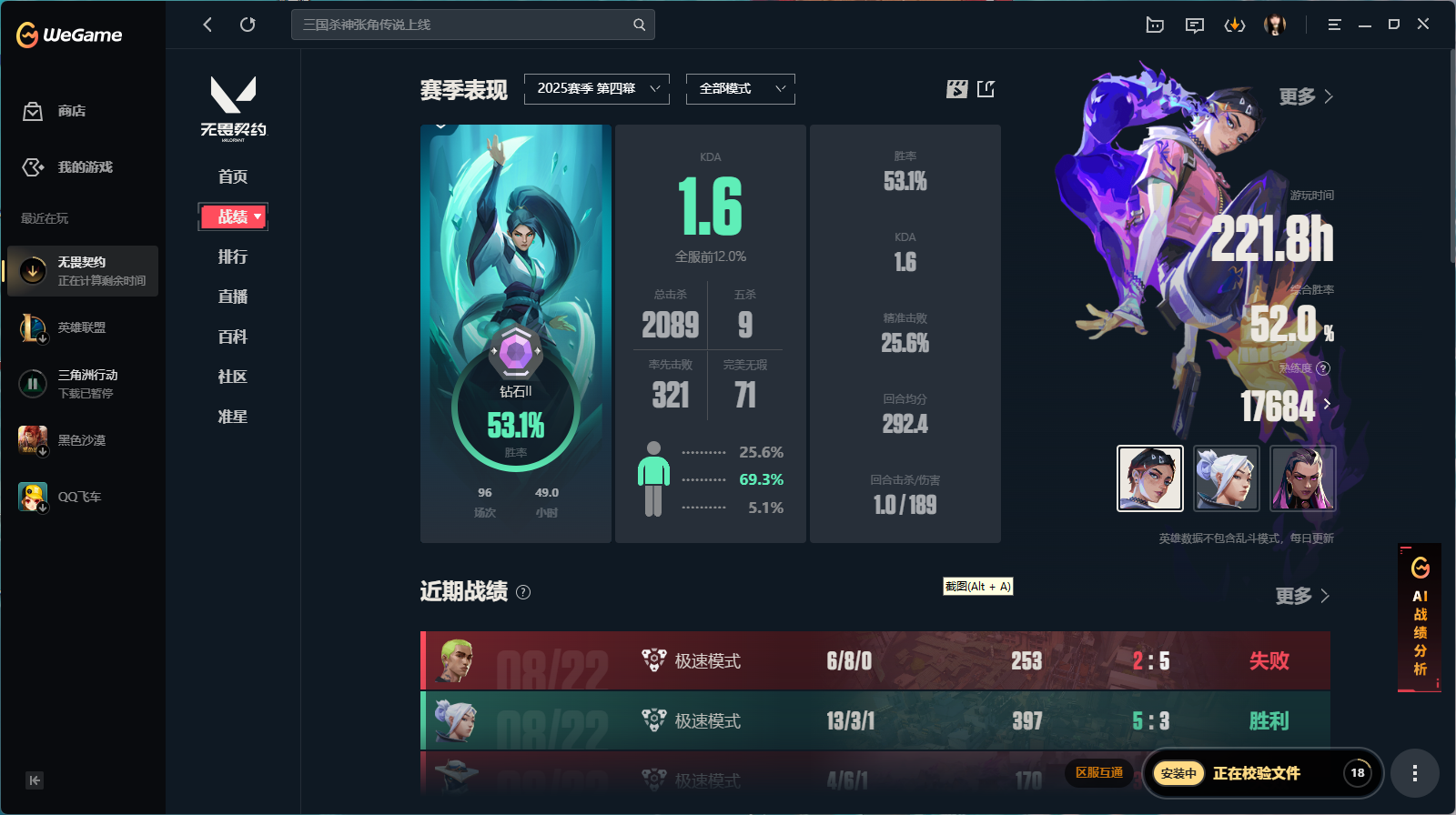Select 英雄联盟 in recent games list
Image resolution: width=1456 pixels, height=815 pixels.
point(82,327)
